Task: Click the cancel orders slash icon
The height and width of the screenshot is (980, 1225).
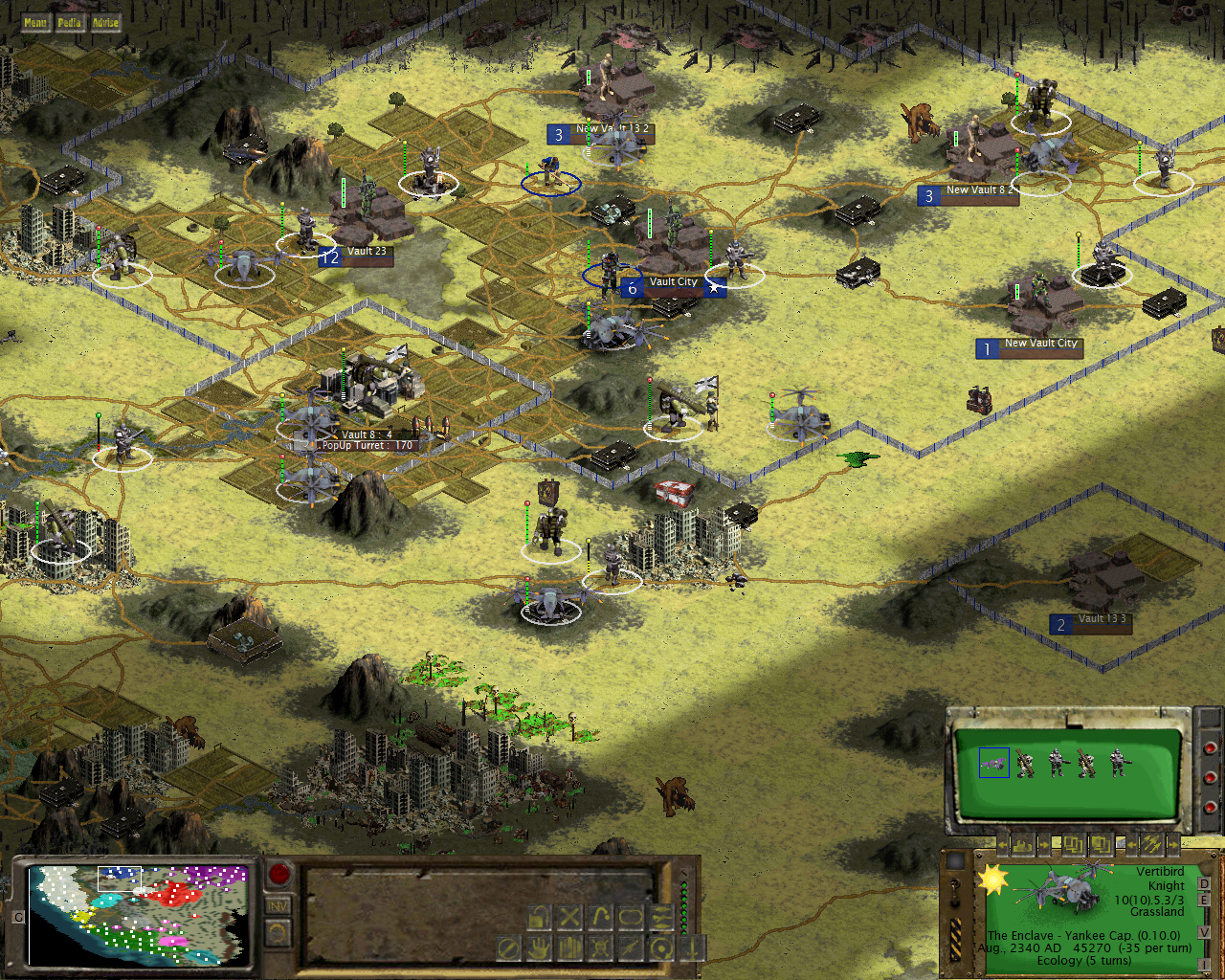Action: point(510,949)
